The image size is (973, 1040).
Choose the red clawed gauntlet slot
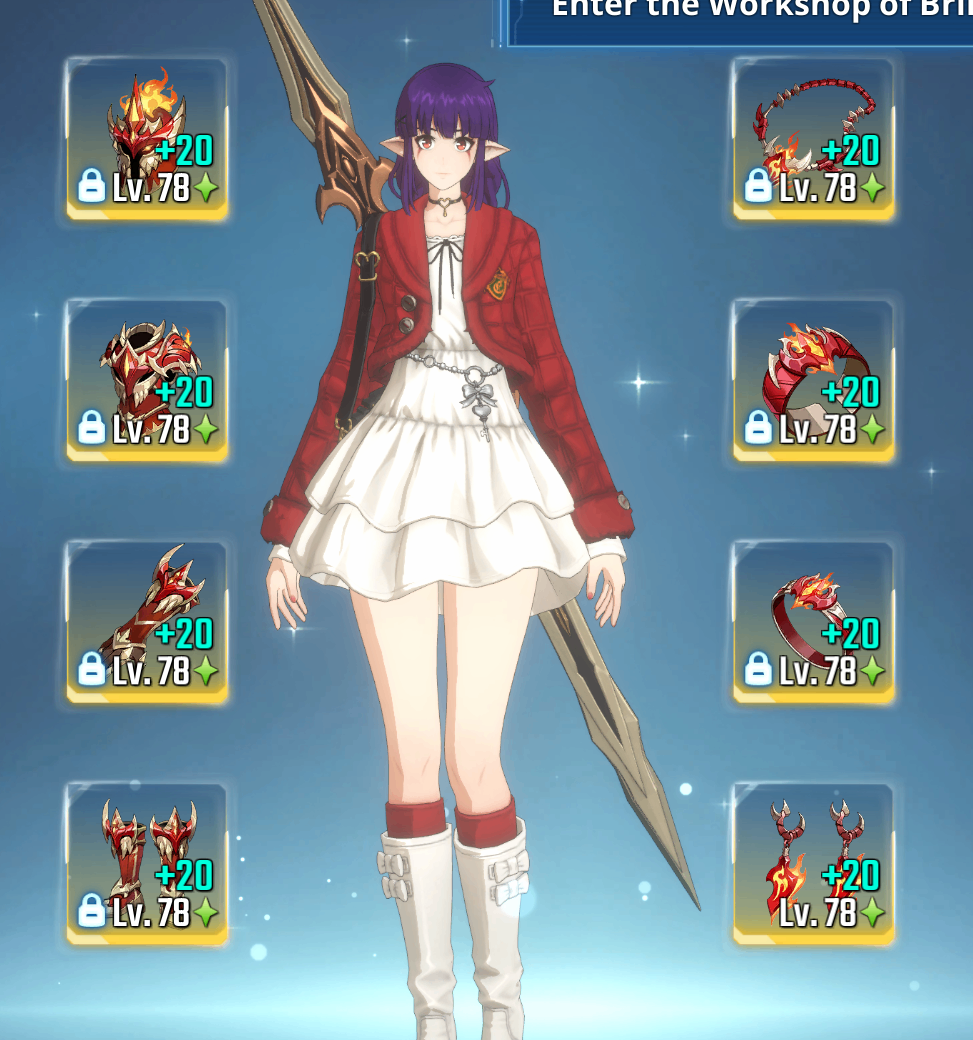click(147, 622)
